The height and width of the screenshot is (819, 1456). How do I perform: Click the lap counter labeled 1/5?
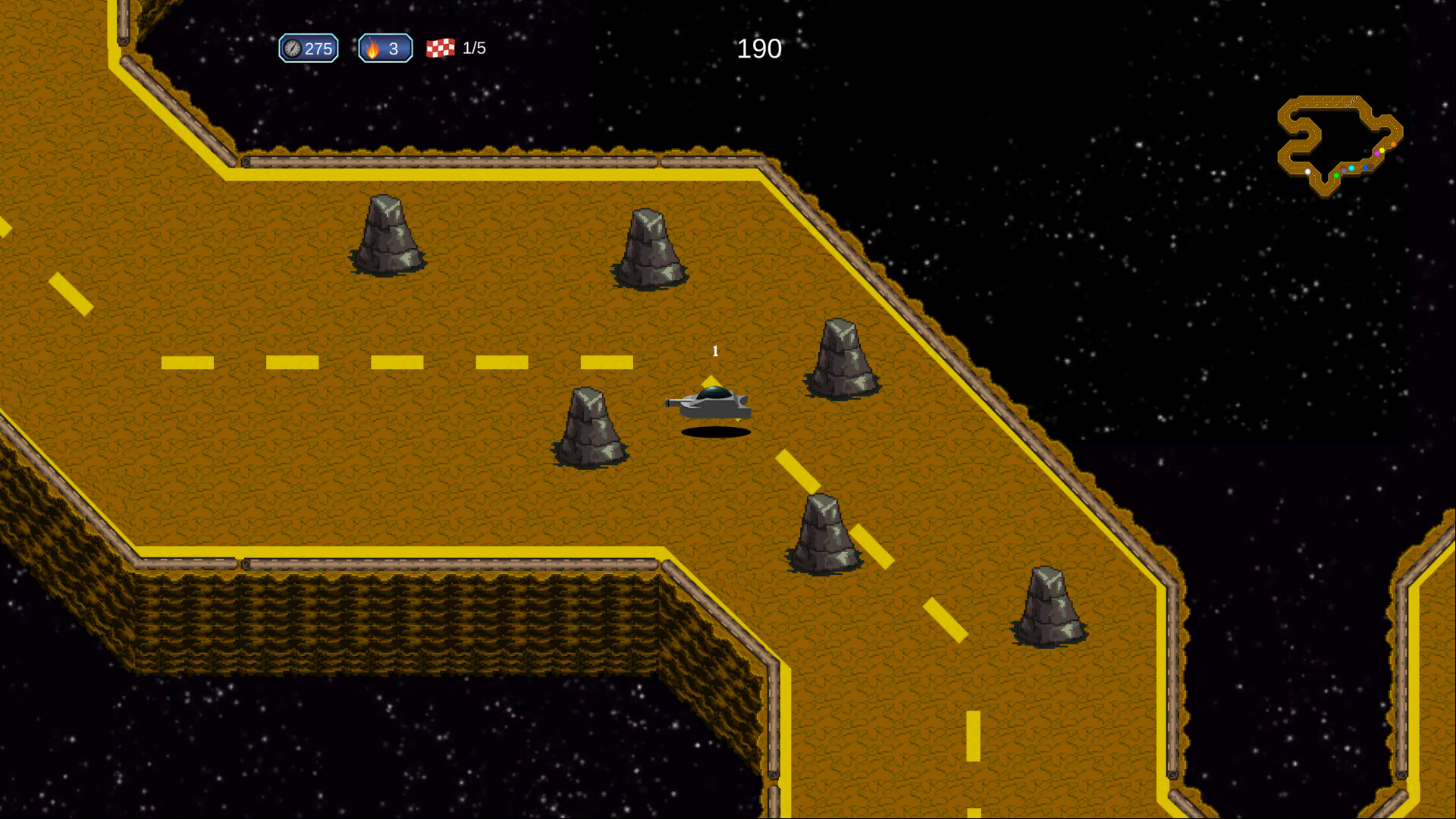(x=474, y=49)
